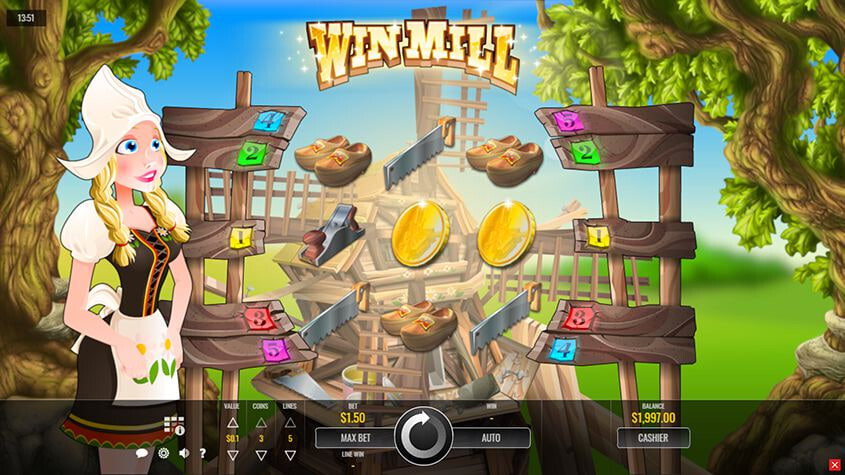Toggle sound with the speaker icon
The image size is (845, 475).
click(183, 453)
